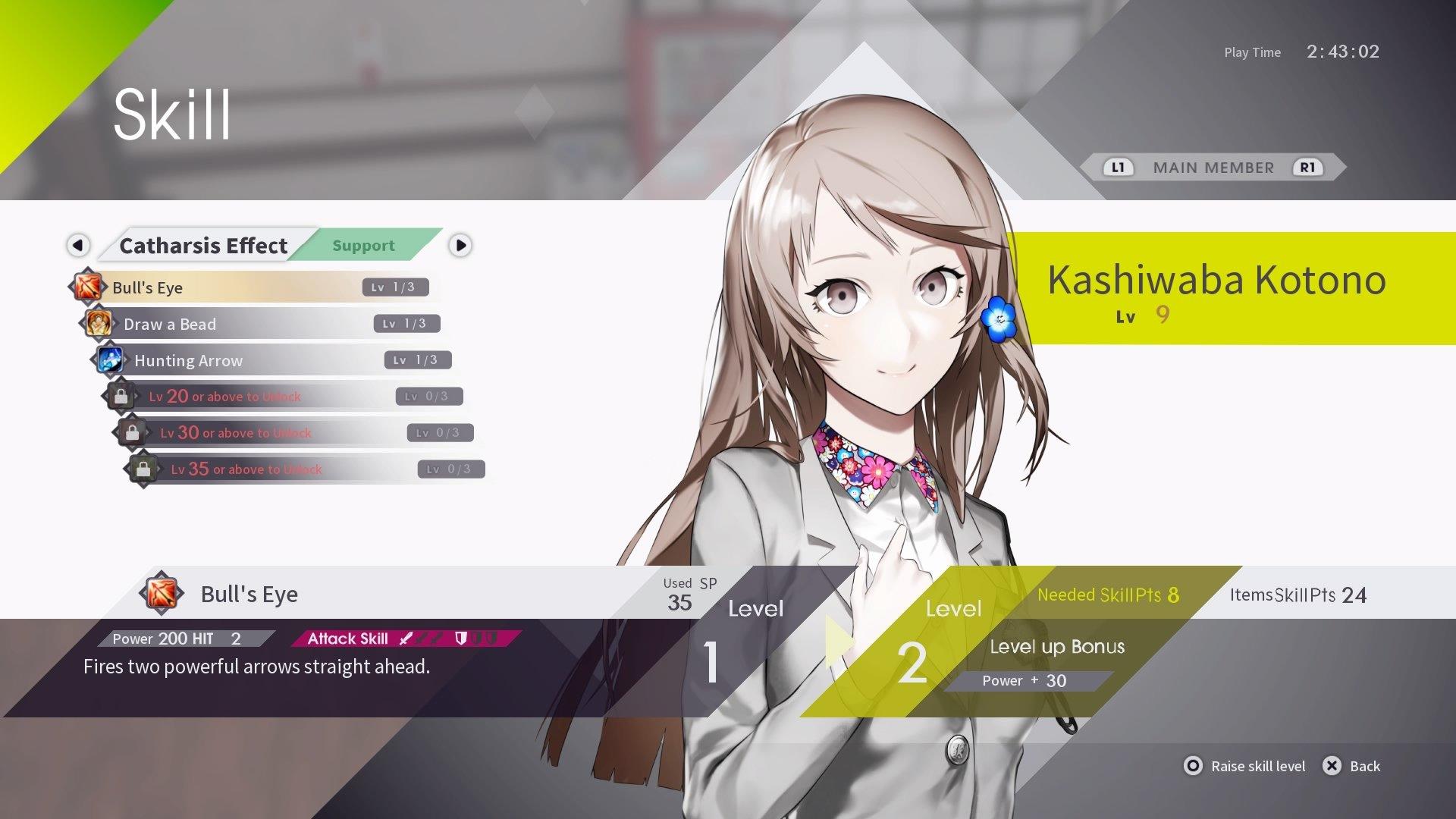The width and height of the screenshot is (1456, 819).
Task: Click the R1 button to switch member
Action: [1308, 168]
